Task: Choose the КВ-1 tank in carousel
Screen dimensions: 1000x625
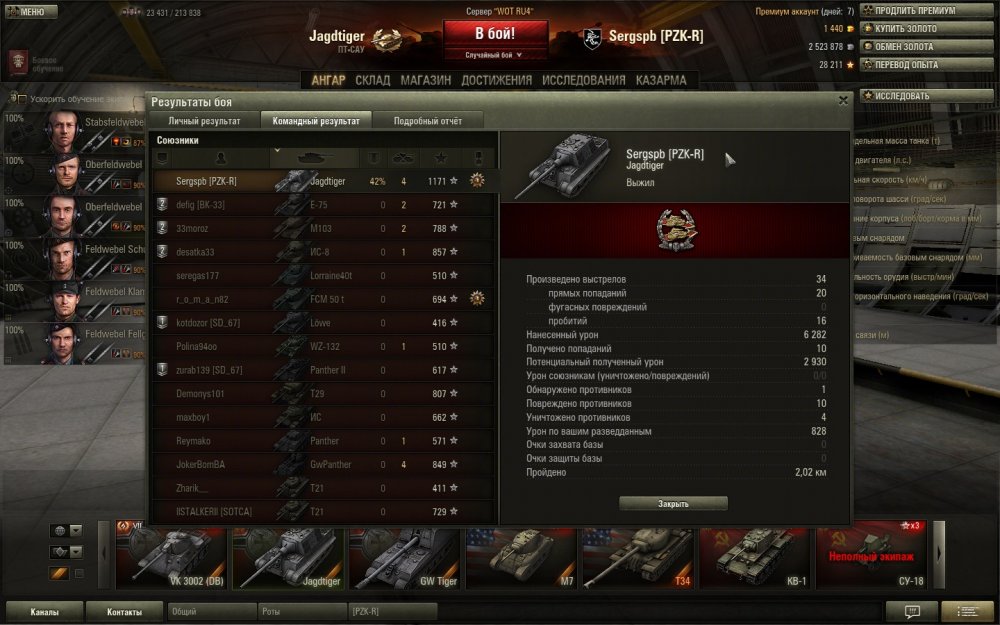Action: click(757, 555)
